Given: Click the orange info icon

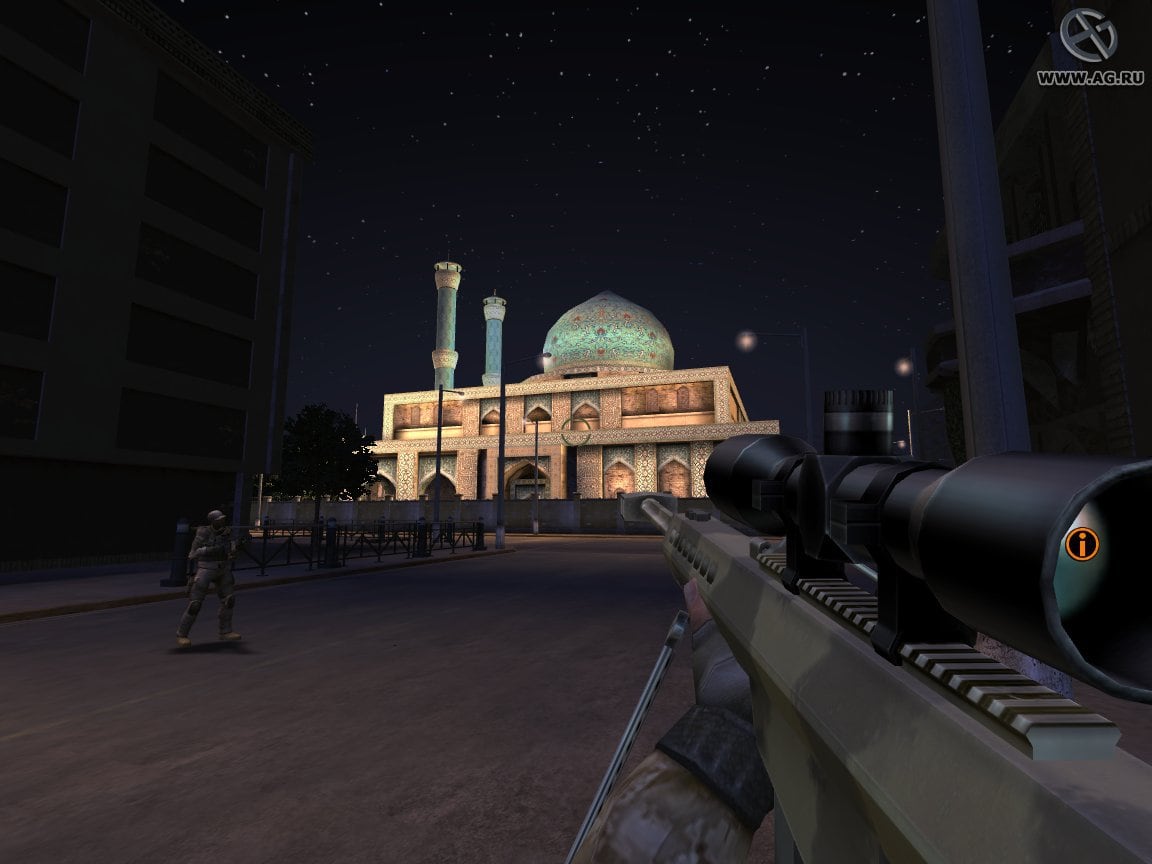Looking at the screenshot, I should pyautogui.click(x=1081, y=545).
